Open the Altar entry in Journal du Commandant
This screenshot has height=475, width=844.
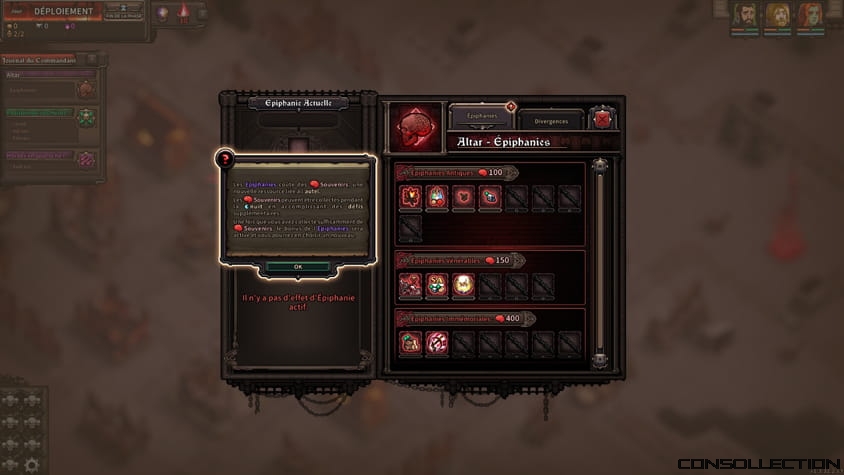pyautogui.click(x=45, y=75)
